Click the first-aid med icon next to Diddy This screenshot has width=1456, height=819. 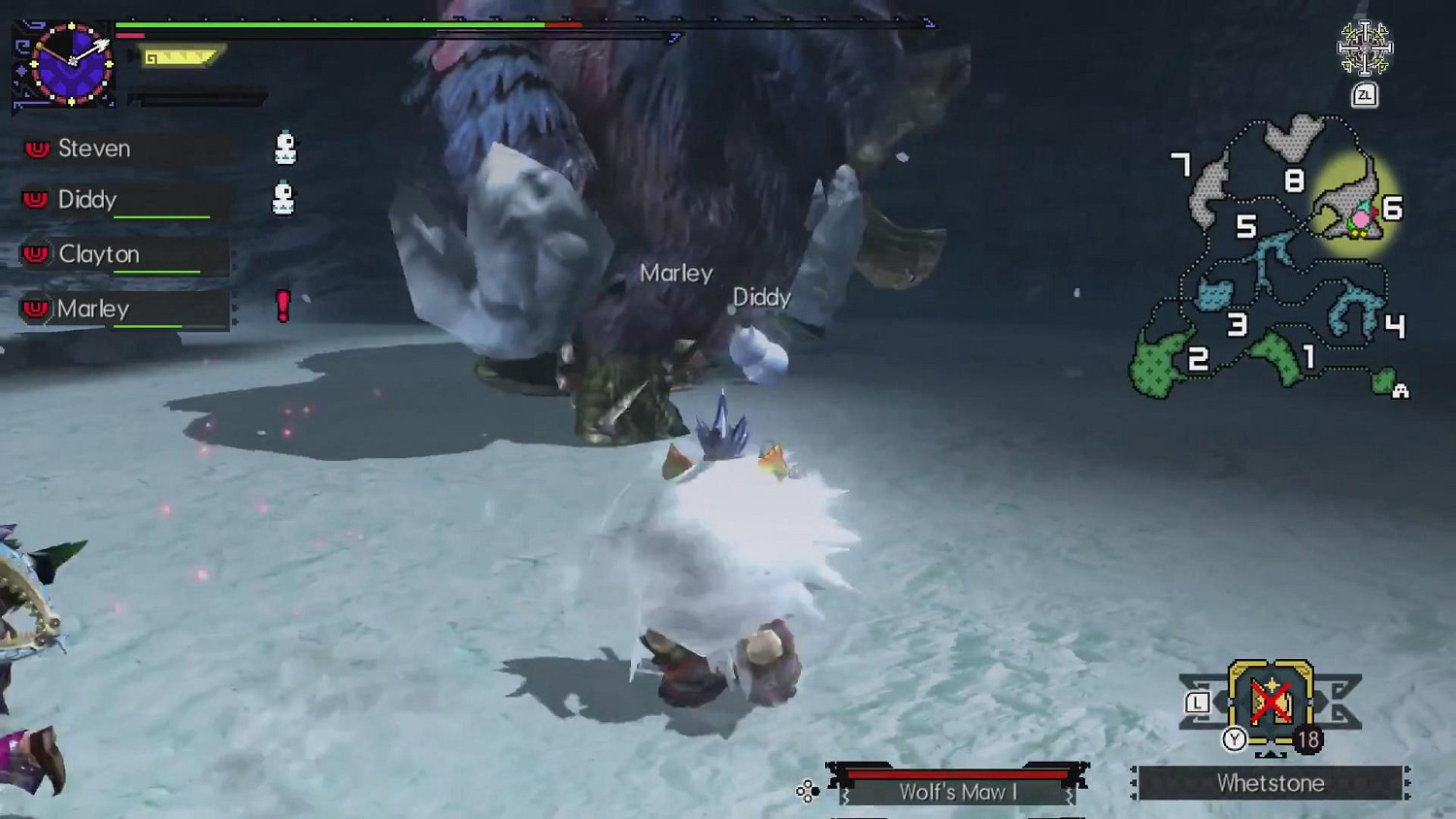[283, 197]
